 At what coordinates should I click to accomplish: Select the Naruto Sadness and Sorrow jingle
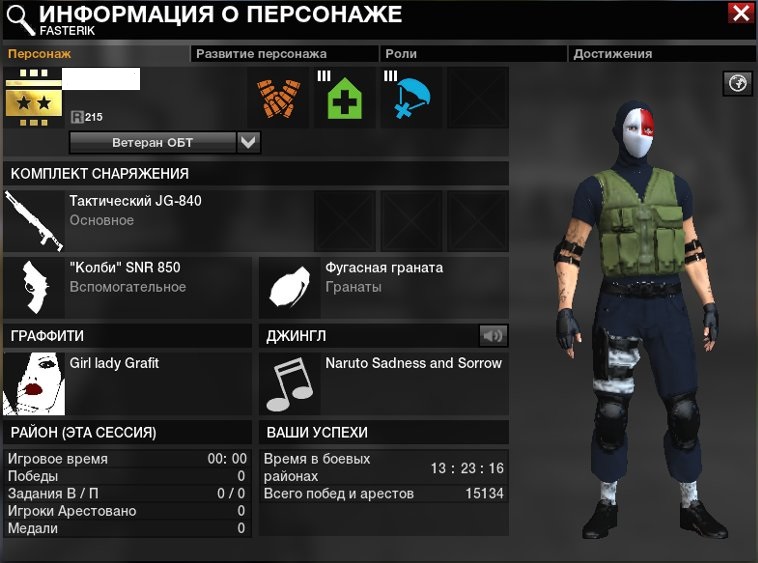(x=291, y=383)
